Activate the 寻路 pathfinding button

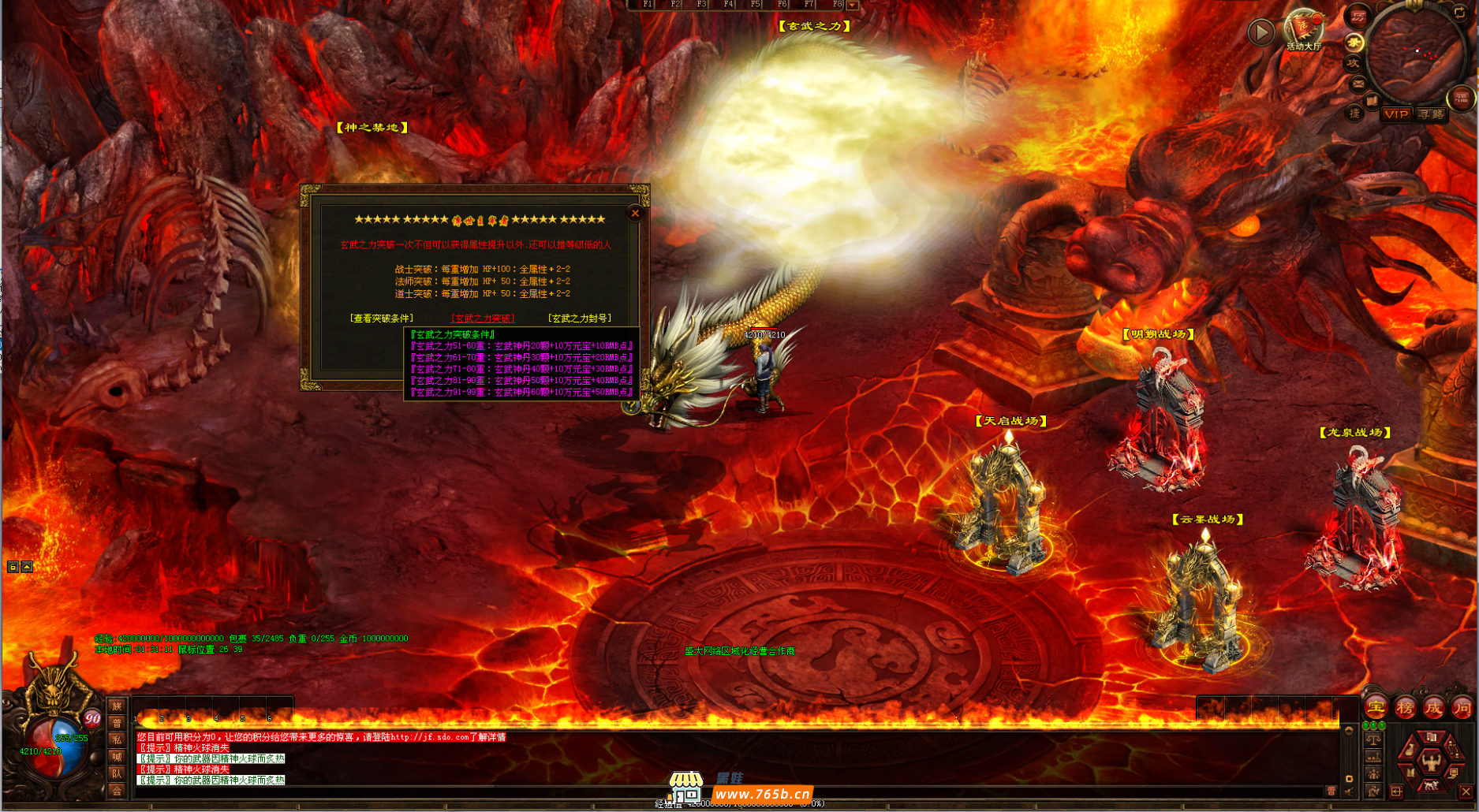click(x=1431, y=114)
